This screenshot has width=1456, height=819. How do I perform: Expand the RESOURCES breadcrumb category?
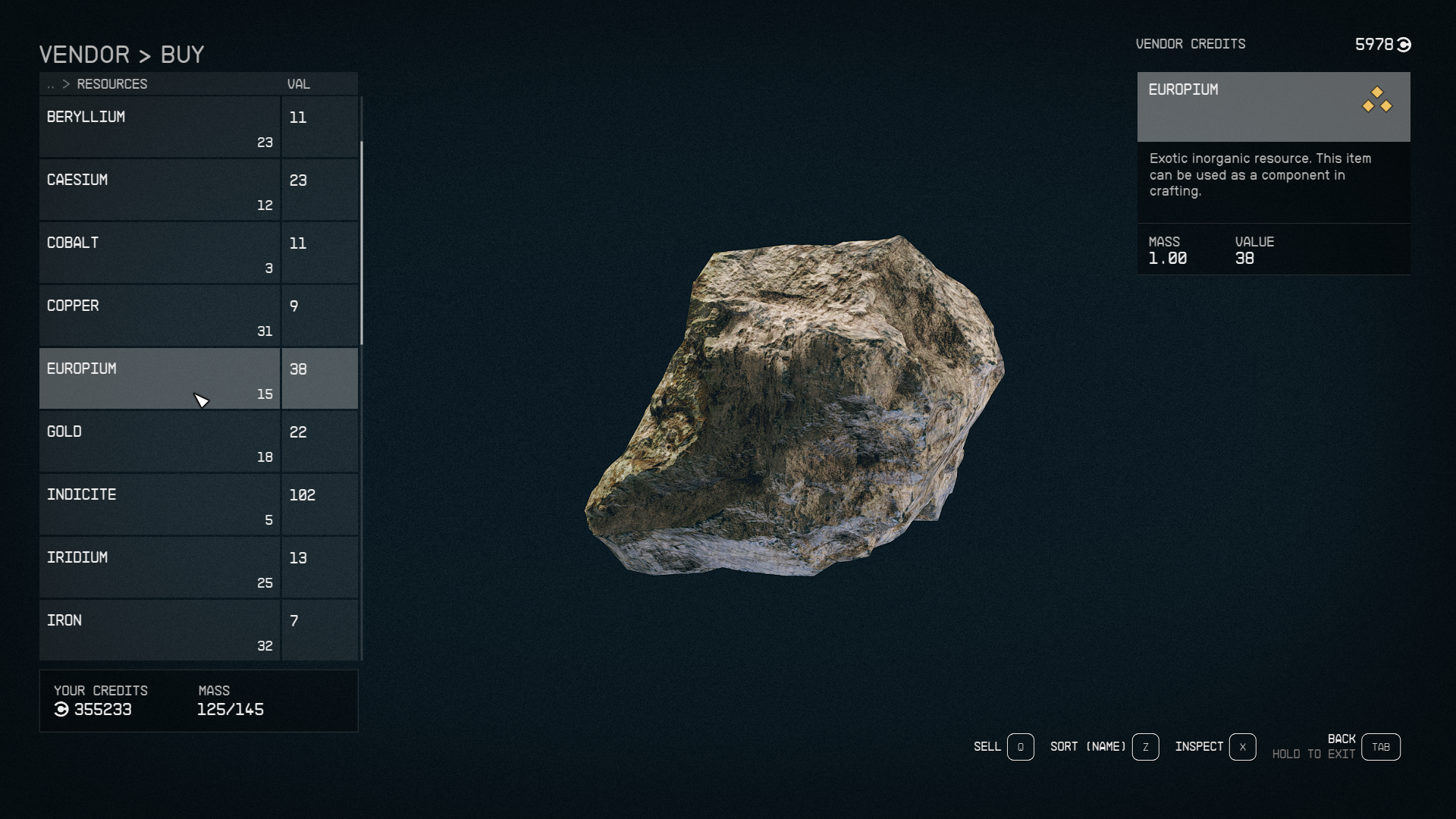(x=112, y=84)
